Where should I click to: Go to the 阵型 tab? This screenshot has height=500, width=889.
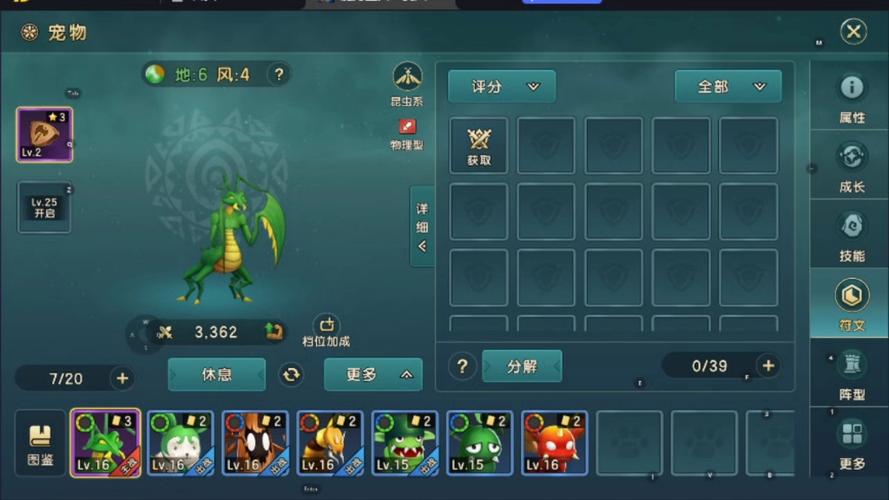pos(851,373)
